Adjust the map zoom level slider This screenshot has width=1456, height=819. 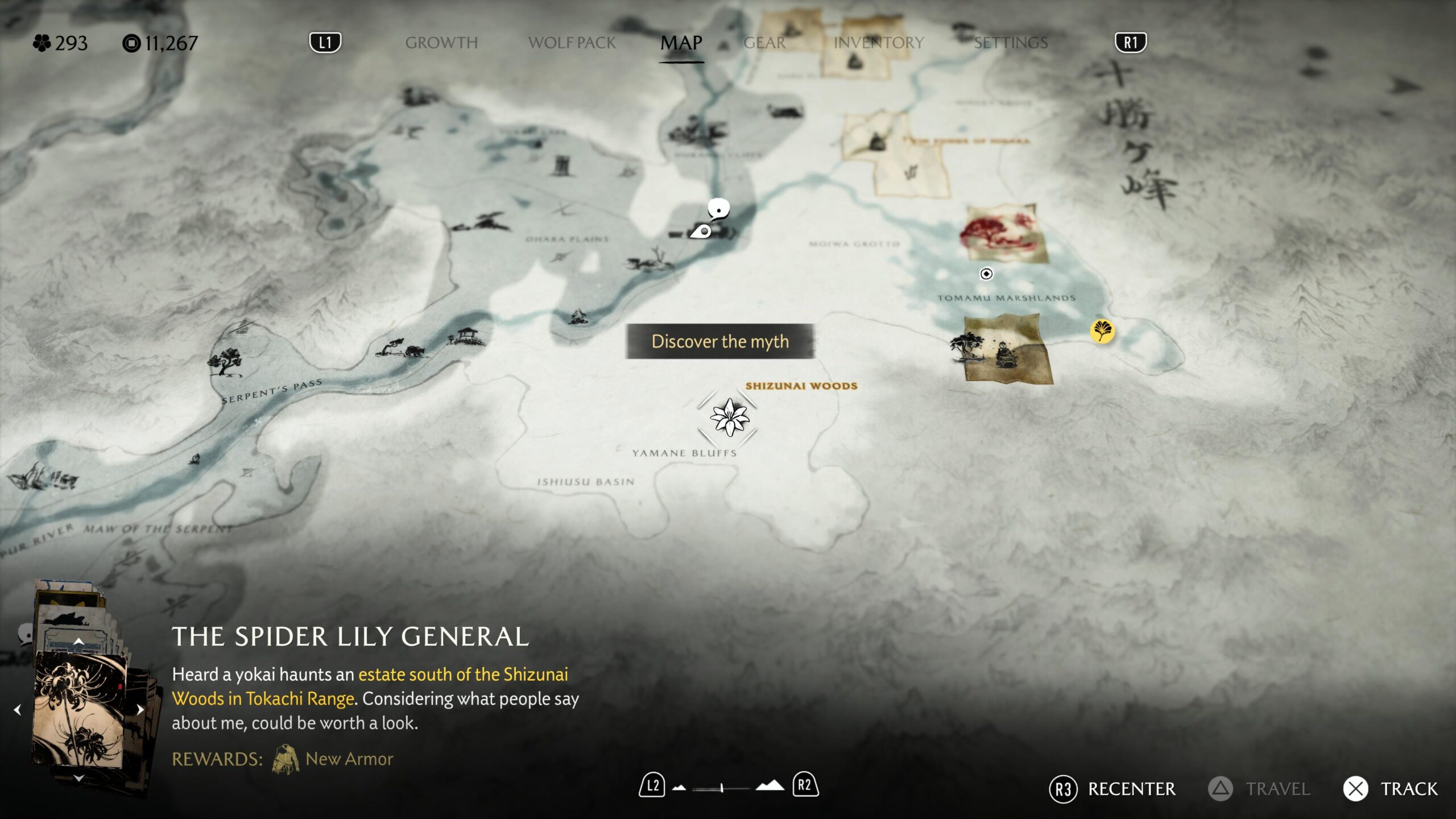(x=721, y=788)
